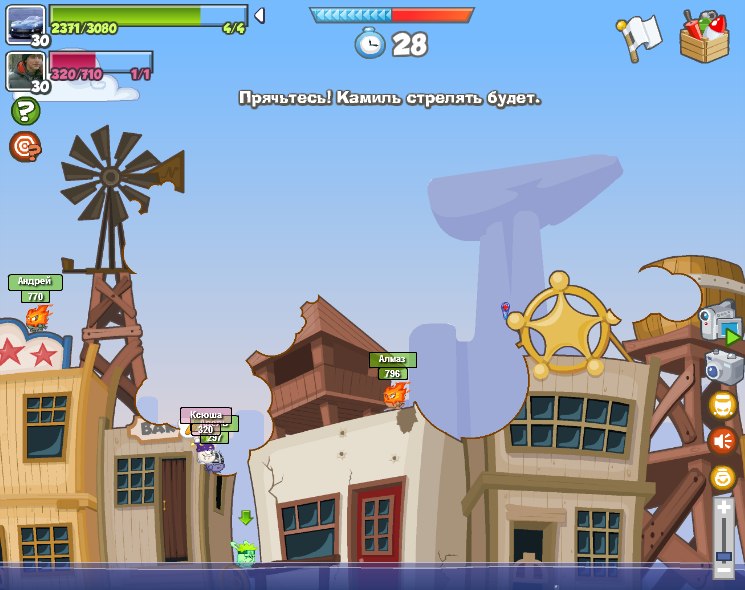The height and width of the screenshot is (590, 745).
Task: Select the car avatar team portrait
Action: (x=25, y=23)
